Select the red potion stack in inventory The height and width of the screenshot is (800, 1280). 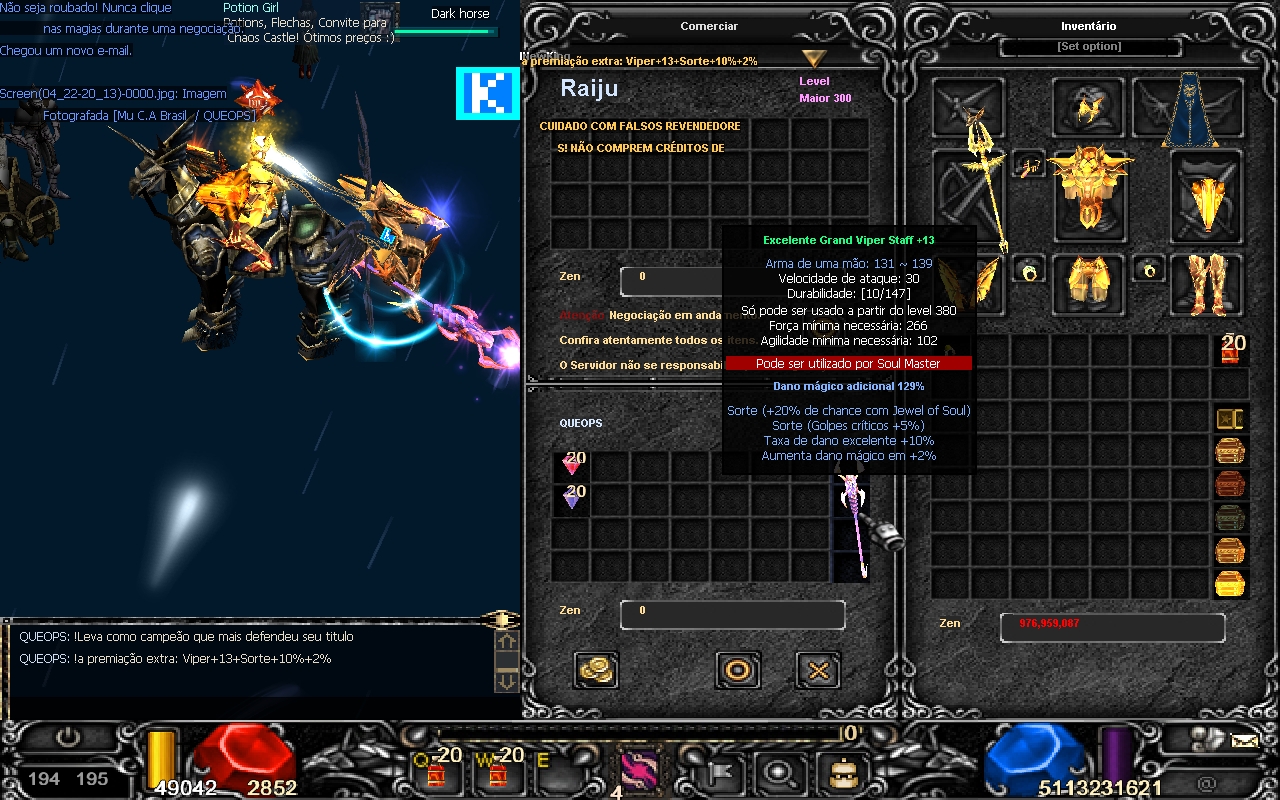[1230, 350]
